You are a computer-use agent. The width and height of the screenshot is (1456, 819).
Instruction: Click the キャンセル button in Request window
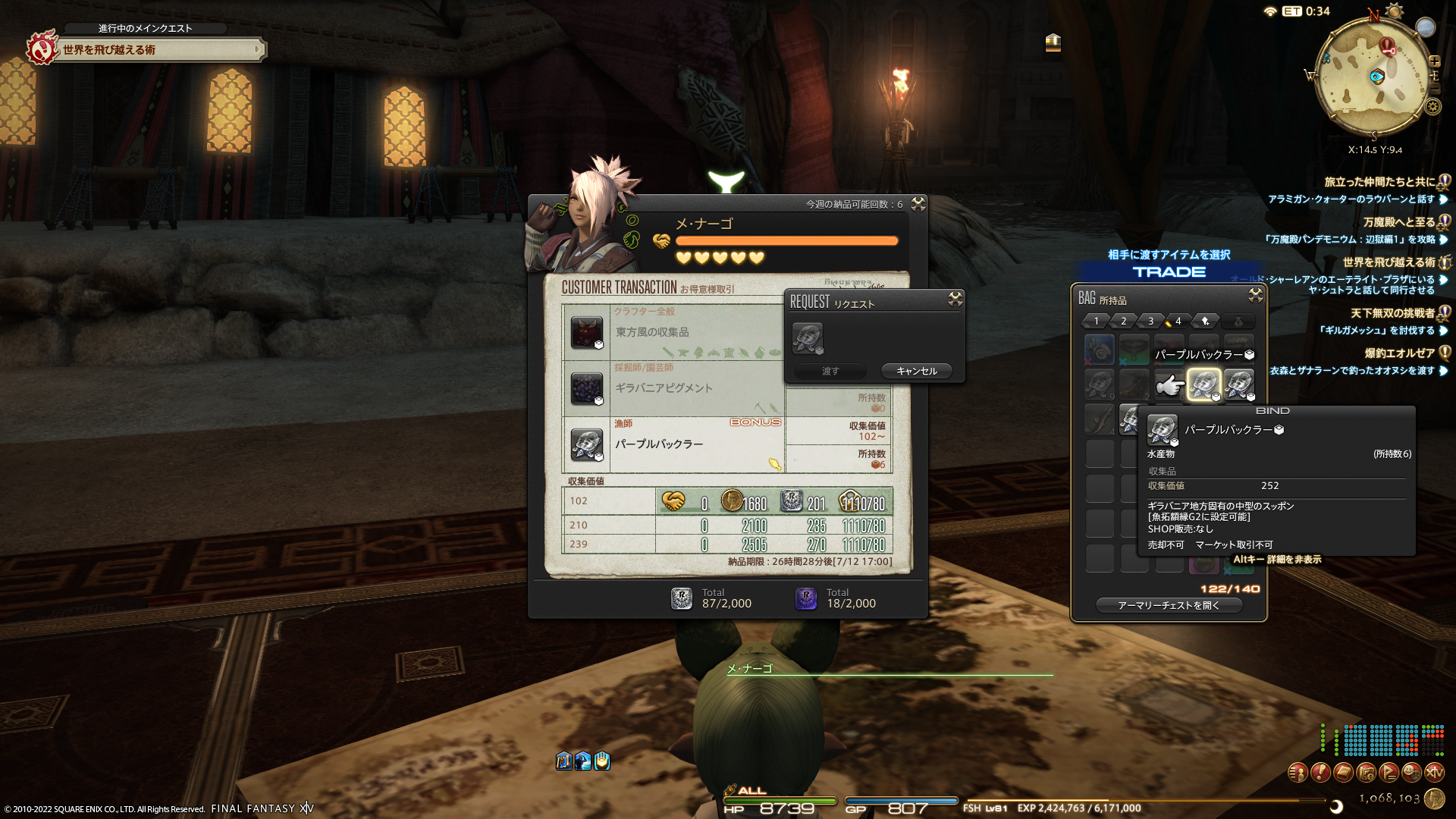(917, 371)
